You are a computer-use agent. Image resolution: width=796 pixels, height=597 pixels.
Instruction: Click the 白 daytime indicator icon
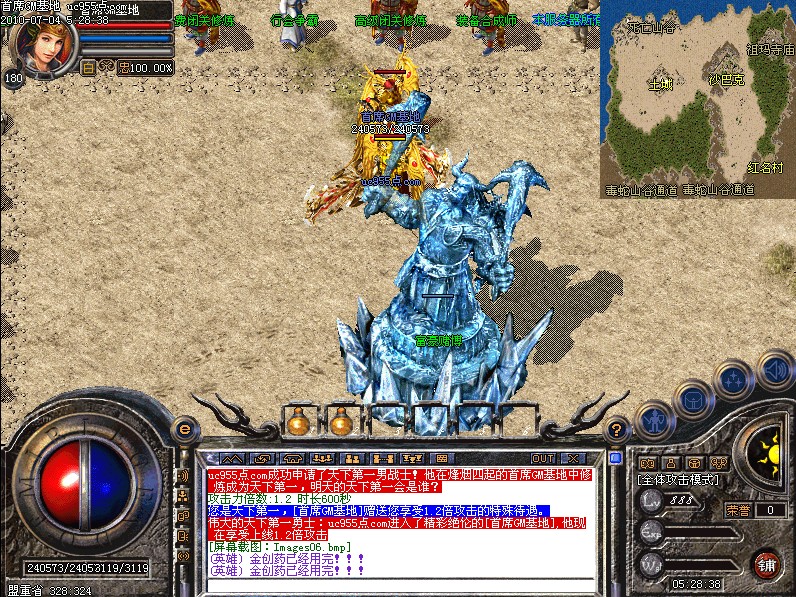coord(87,68)
